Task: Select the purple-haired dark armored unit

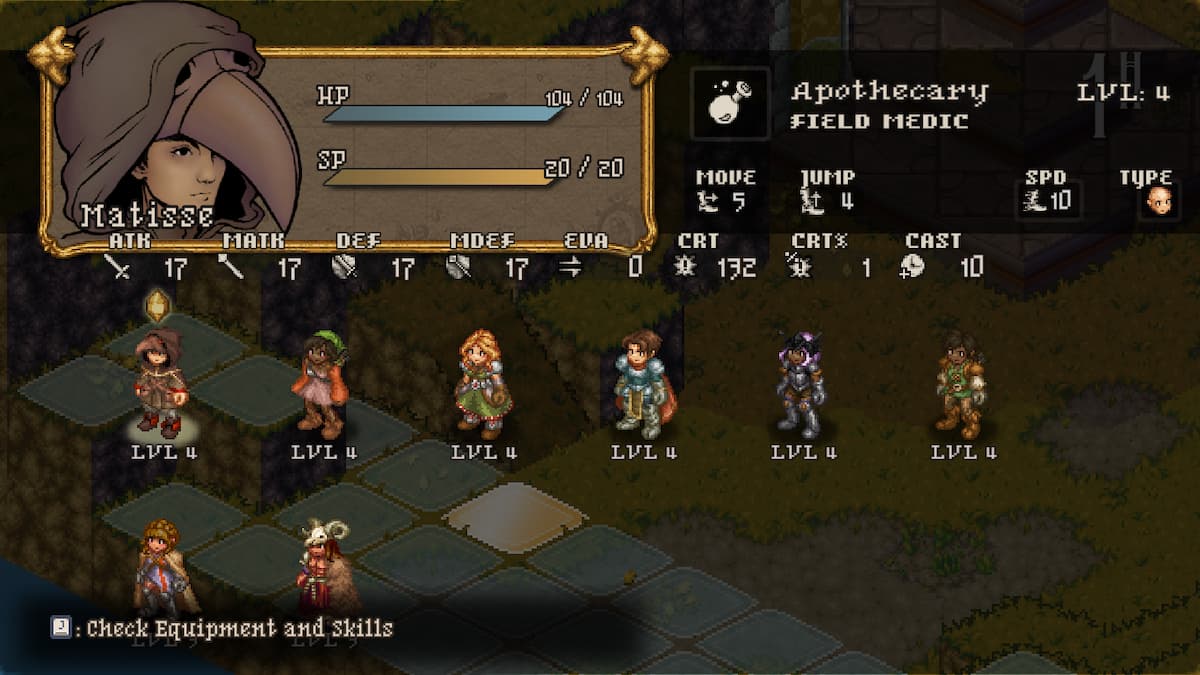Action: pos(802,385)
